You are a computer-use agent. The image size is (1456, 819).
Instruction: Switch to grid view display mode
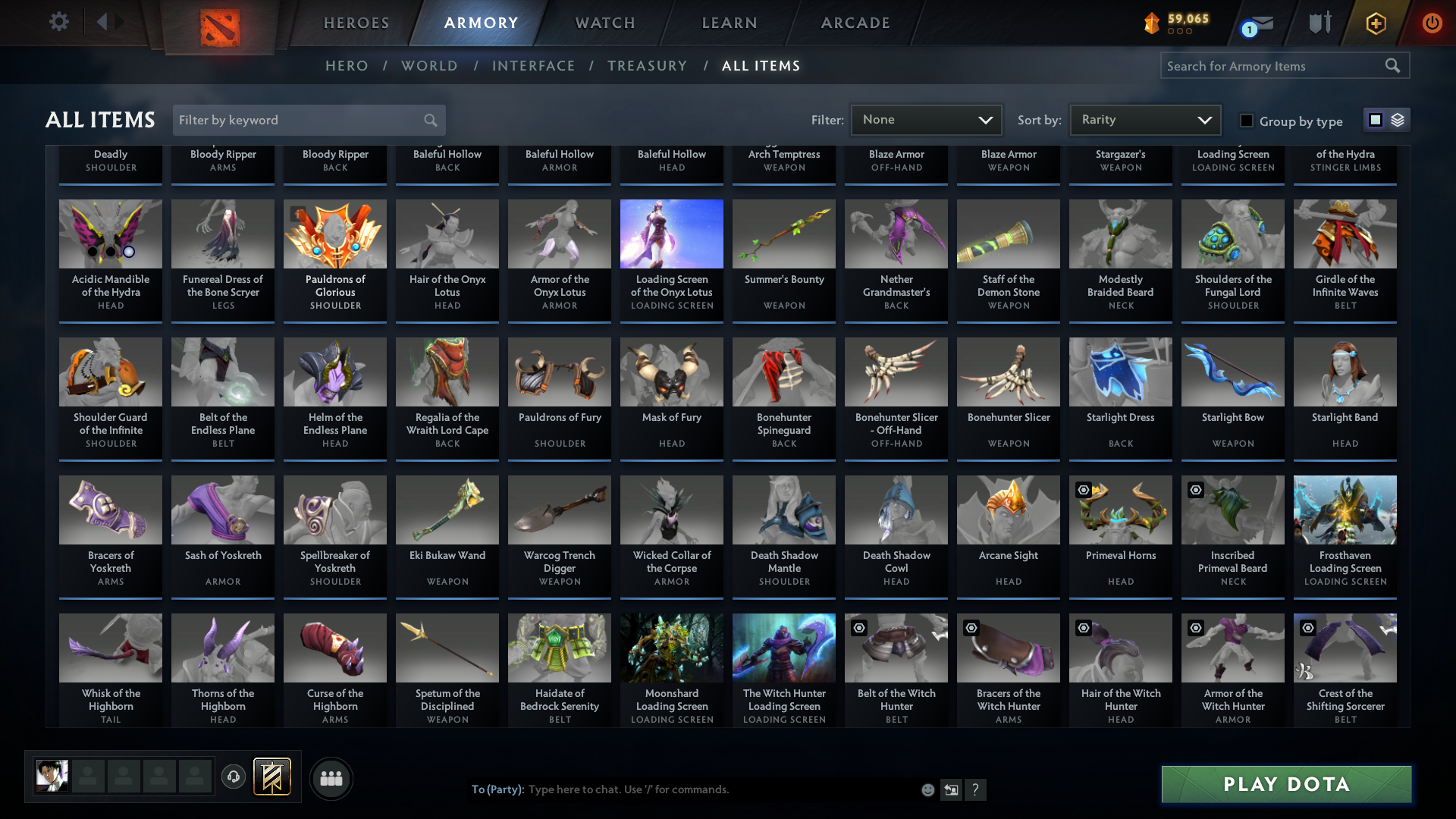[x=1375, y=119]
